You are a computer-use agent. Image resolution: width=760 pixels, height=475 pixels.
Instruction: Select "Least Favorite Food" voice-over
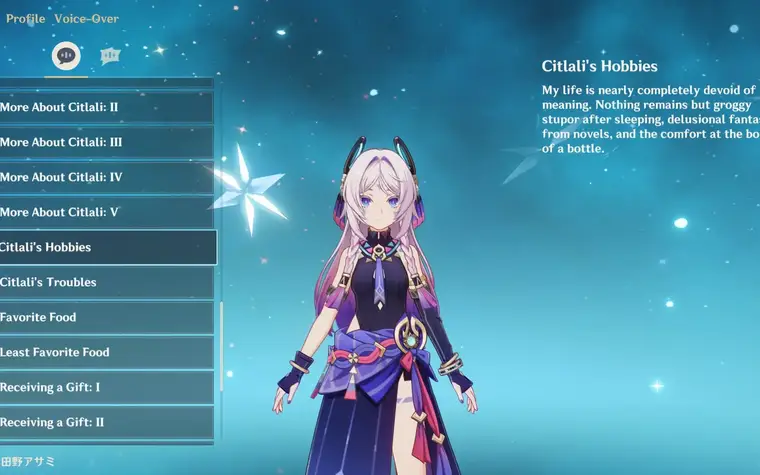105,352
